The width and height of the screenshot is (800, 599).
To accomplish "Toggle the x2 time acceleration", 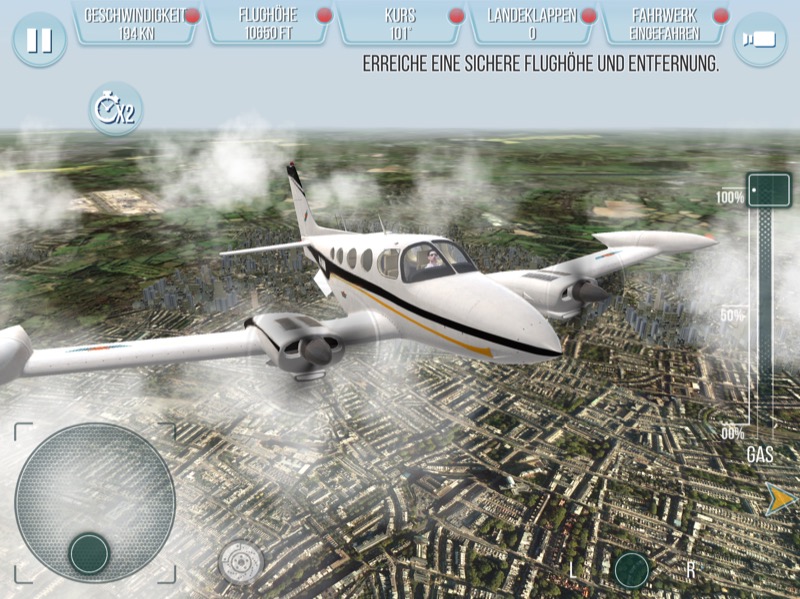I will pos(115,109).
